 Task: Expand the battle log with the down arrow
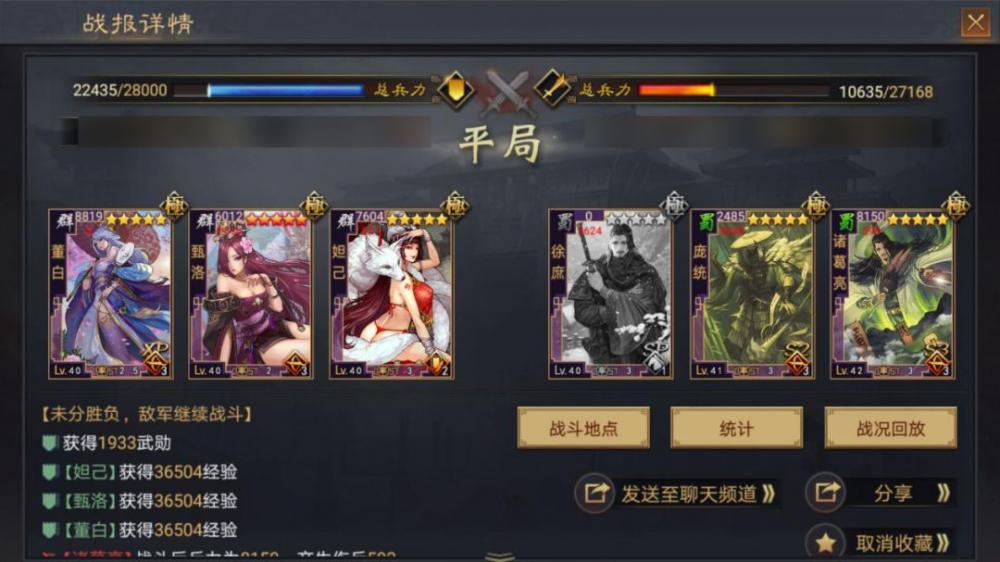pos(500,555)
